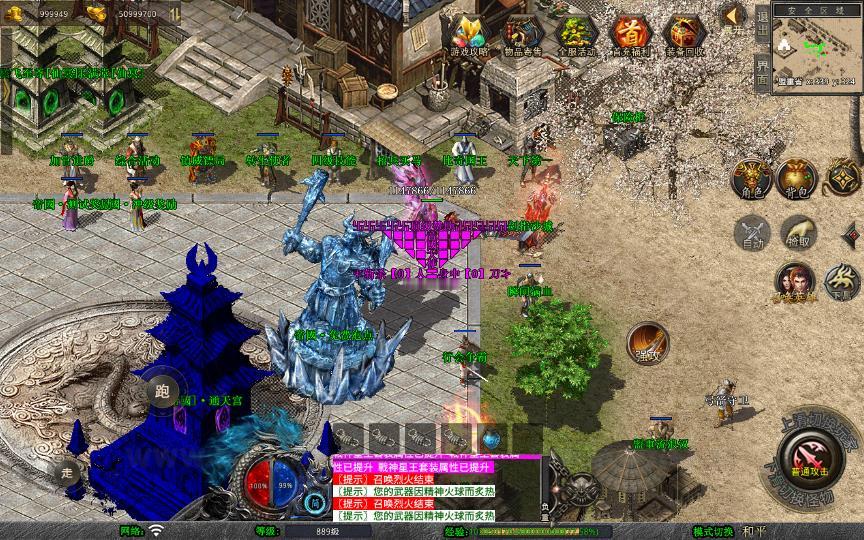Open the 游戏攻略 game guide icon
The height and width of the screenshot is (540, 864).
click(468, 36)
